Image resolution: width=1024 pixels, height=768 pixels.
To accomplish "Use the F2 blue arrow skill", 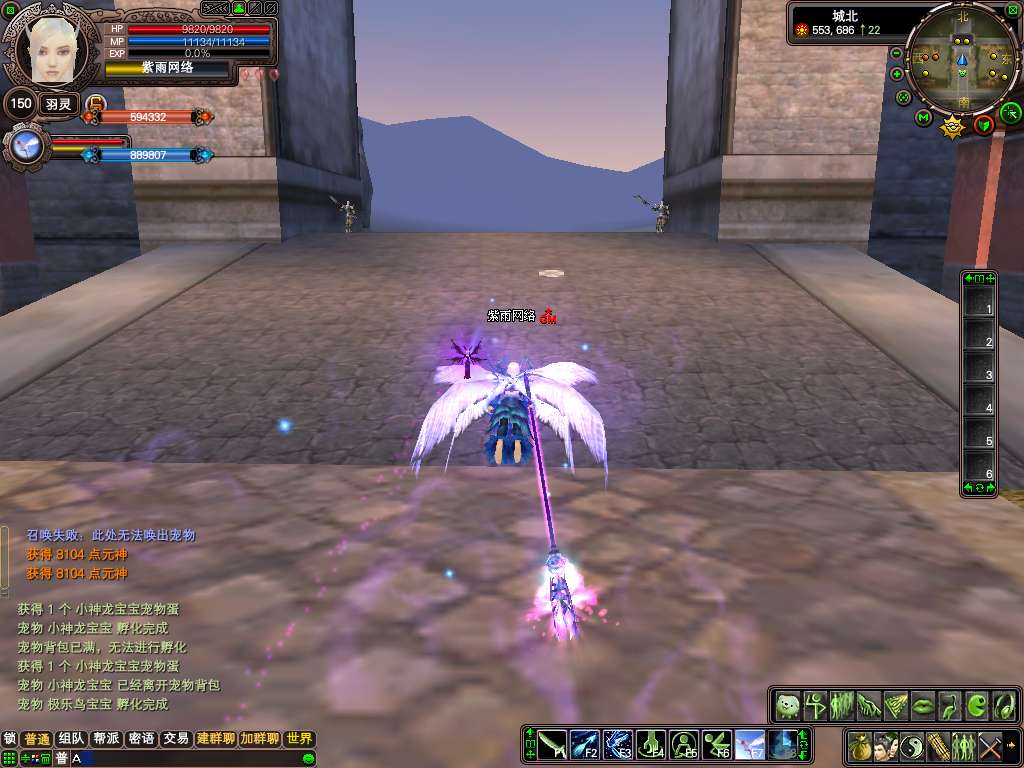I will pyautogui.click(x=586, y=745).
